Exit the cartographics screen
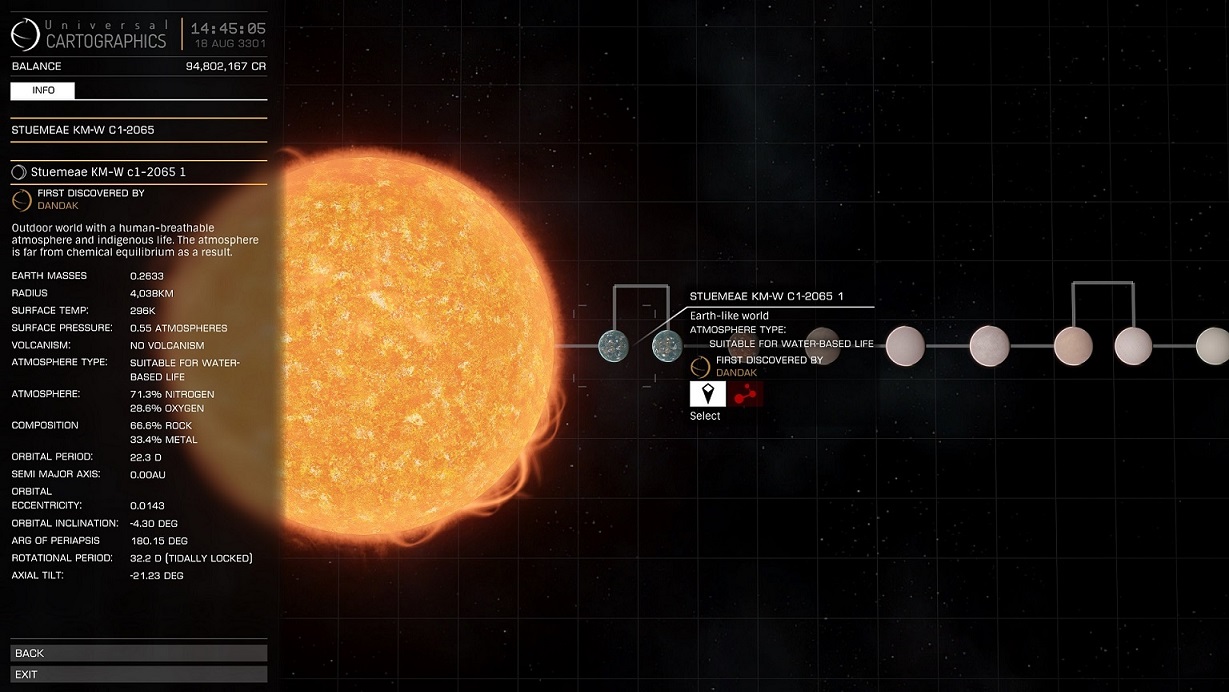 tap(139, 674)
